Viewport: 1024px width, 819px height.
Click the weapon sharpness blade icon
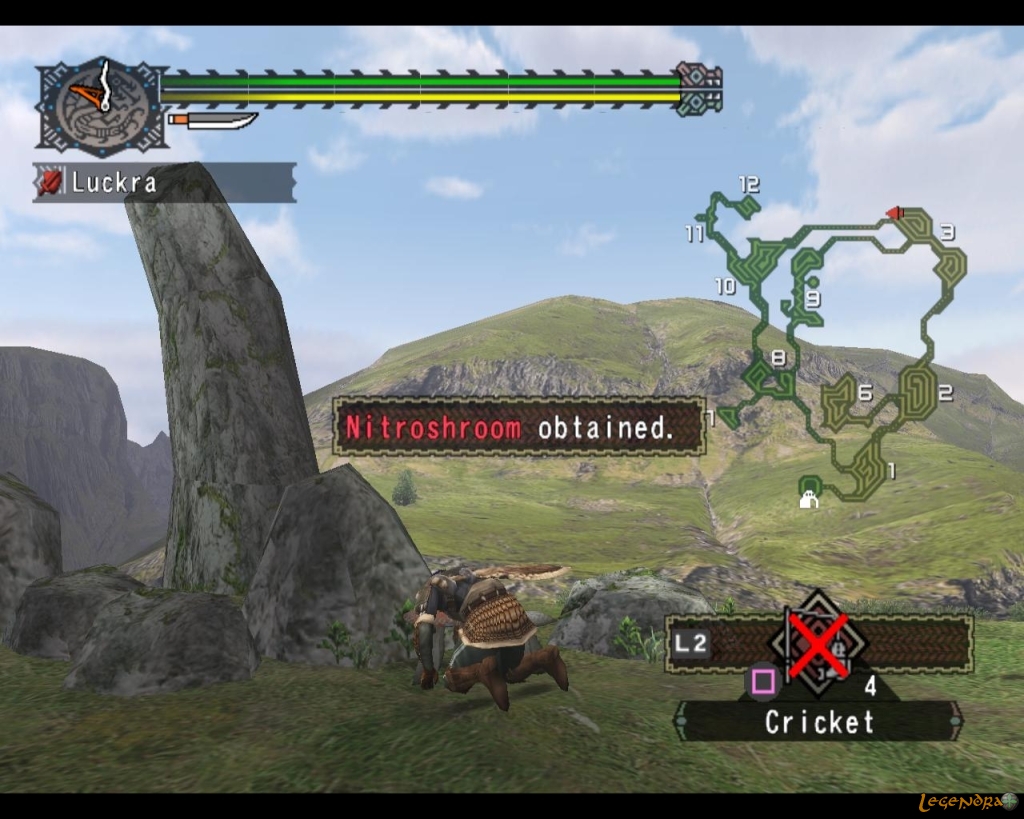point(213,120)
